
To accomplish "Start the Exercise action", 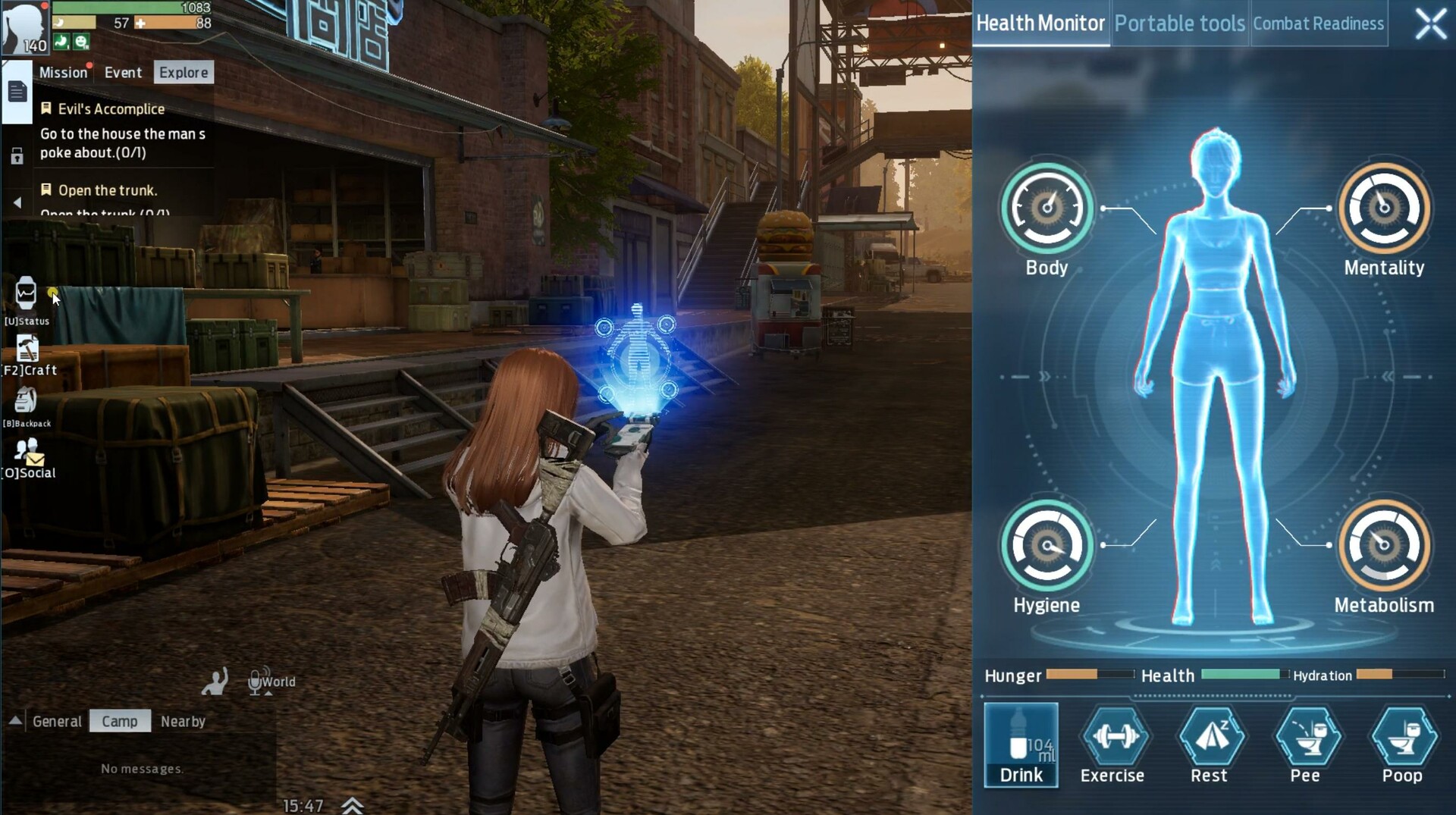I will [x=1112, y=744].
